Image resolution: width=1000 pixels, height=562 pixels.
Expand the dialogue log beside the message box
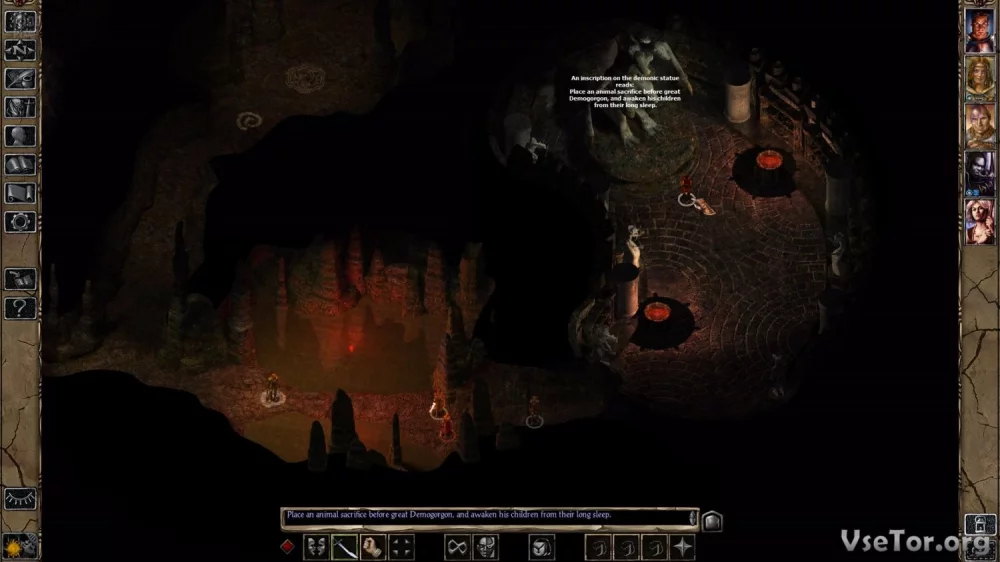(712, 520)
